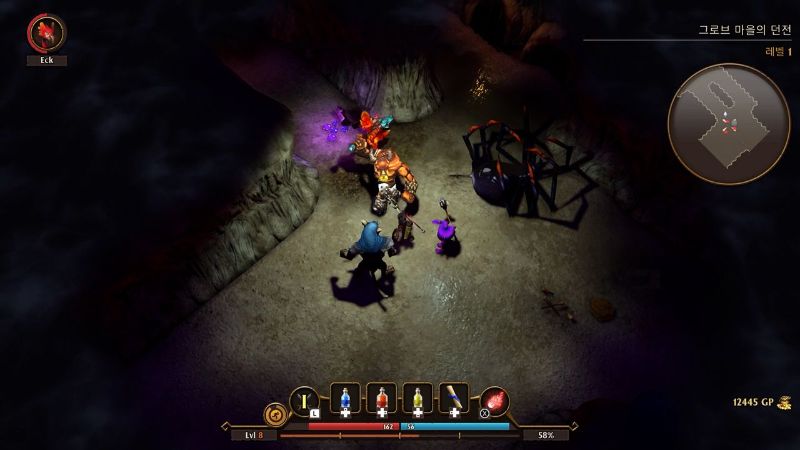Select the blue mana potion slot
The image size is (800, 450).
pos(345,398)
